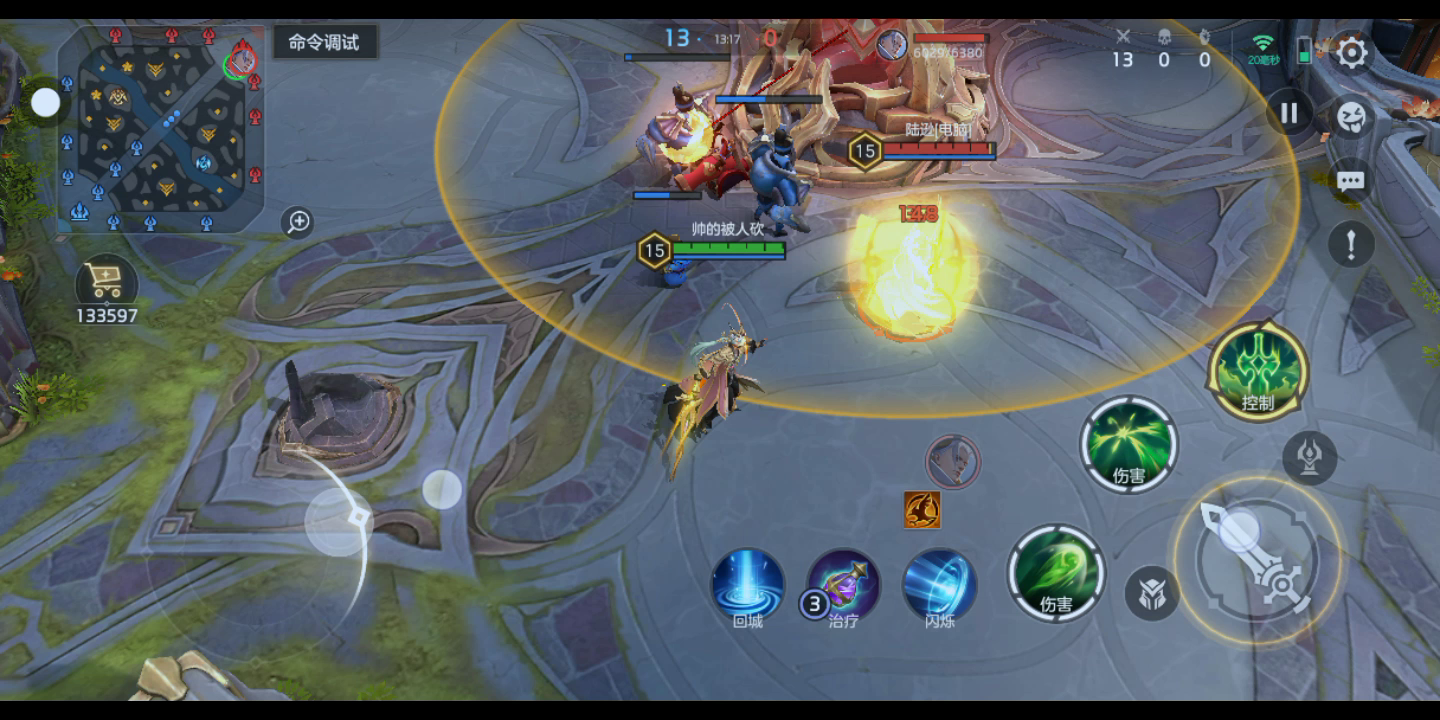Click the 命令调试 button
The height and width of the screenshot is (720, 1440).
click(x=324, y=42)
